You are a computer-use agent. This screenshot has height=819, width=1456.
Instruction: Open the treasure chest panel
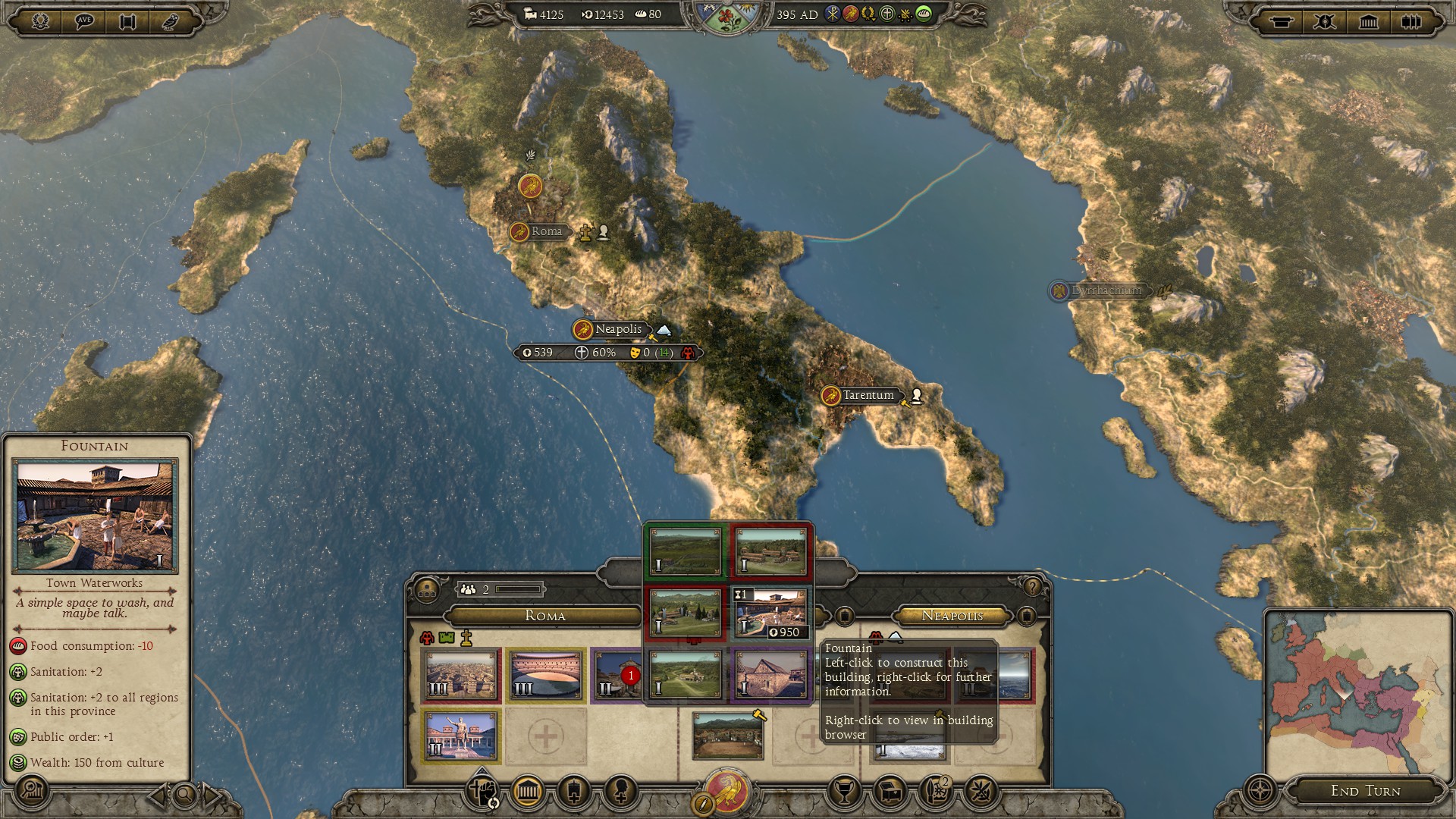point(890,792)
